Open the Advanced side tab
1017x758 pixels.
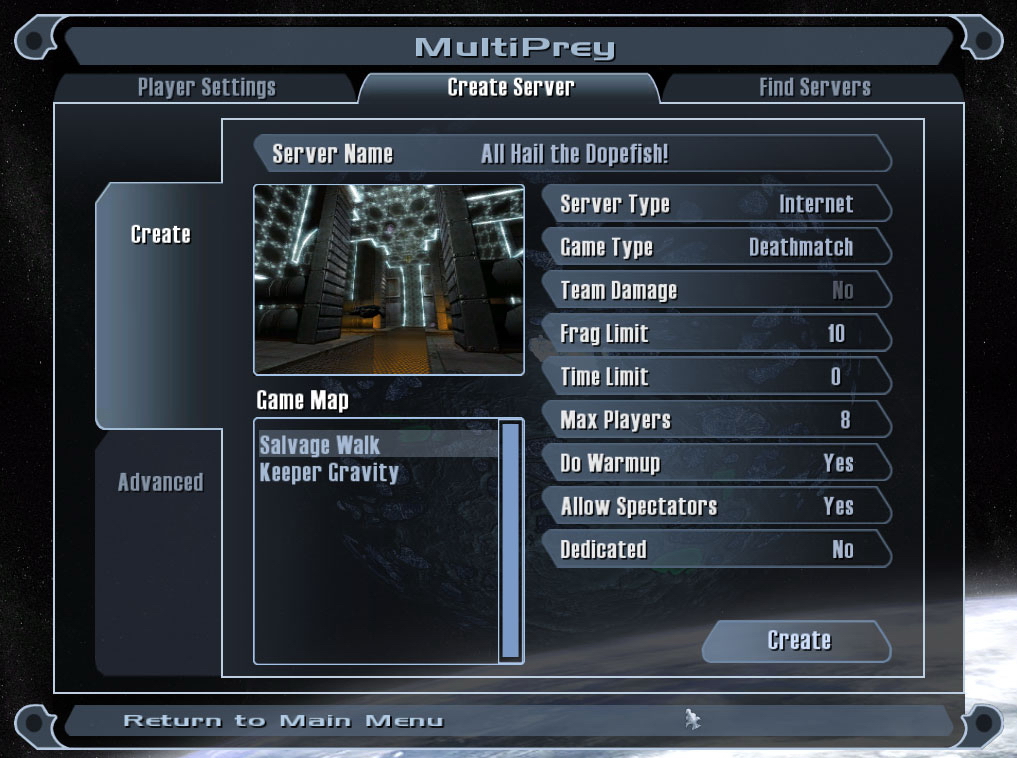(160, 482)
